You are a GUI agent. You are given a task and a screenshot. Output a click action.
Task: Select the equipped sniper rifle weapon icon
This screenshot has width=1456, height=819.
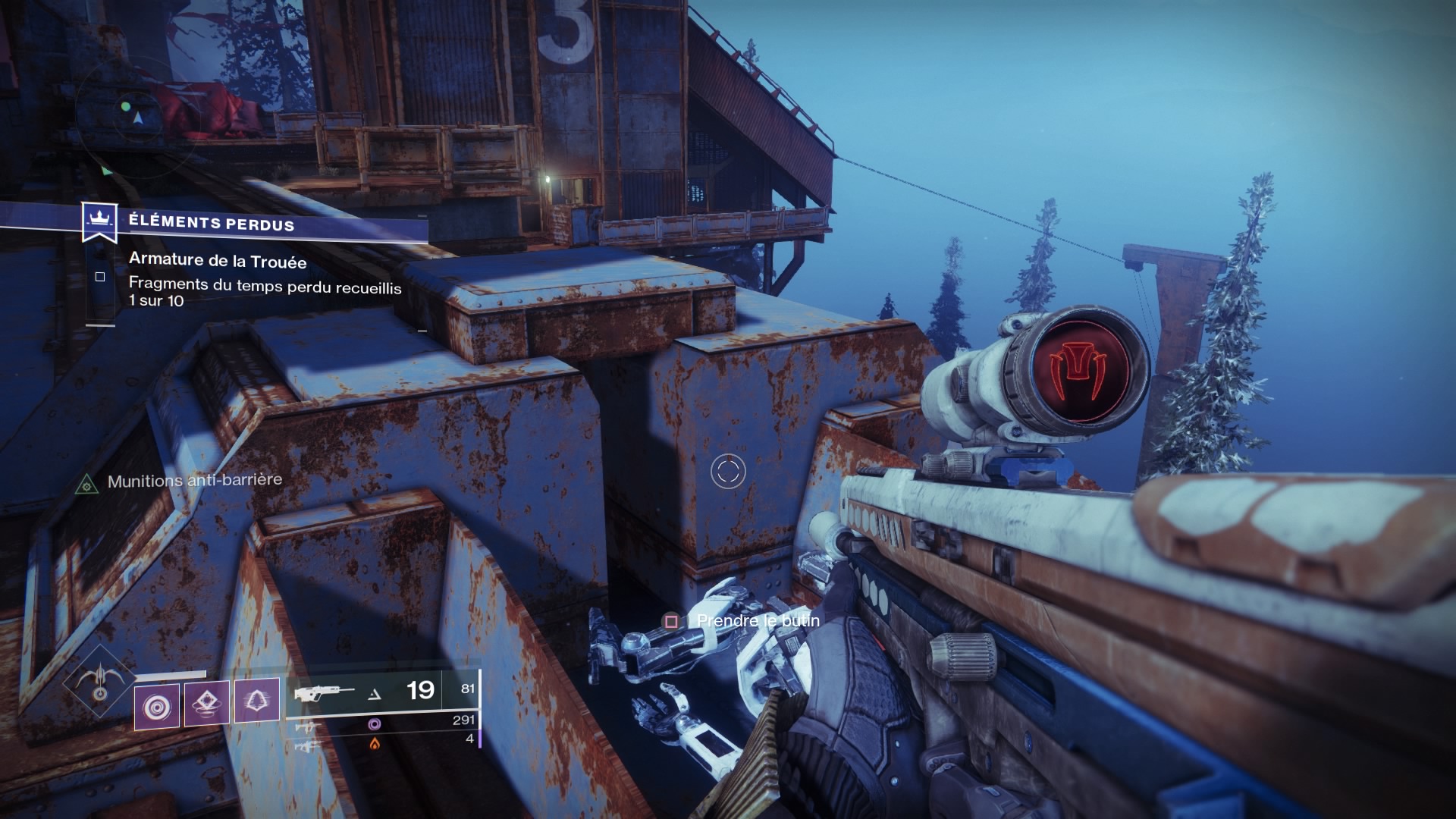point(325,693)
